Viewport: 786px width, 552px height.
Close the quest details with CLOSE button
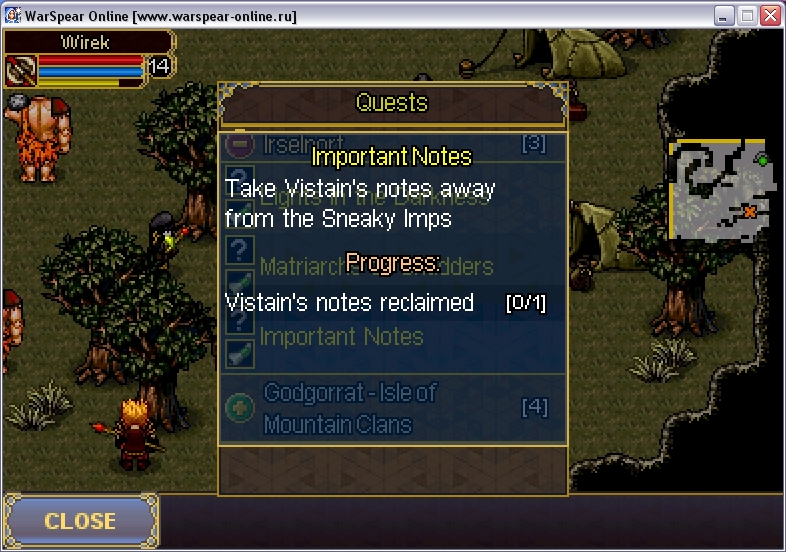[x=80, y=521]
